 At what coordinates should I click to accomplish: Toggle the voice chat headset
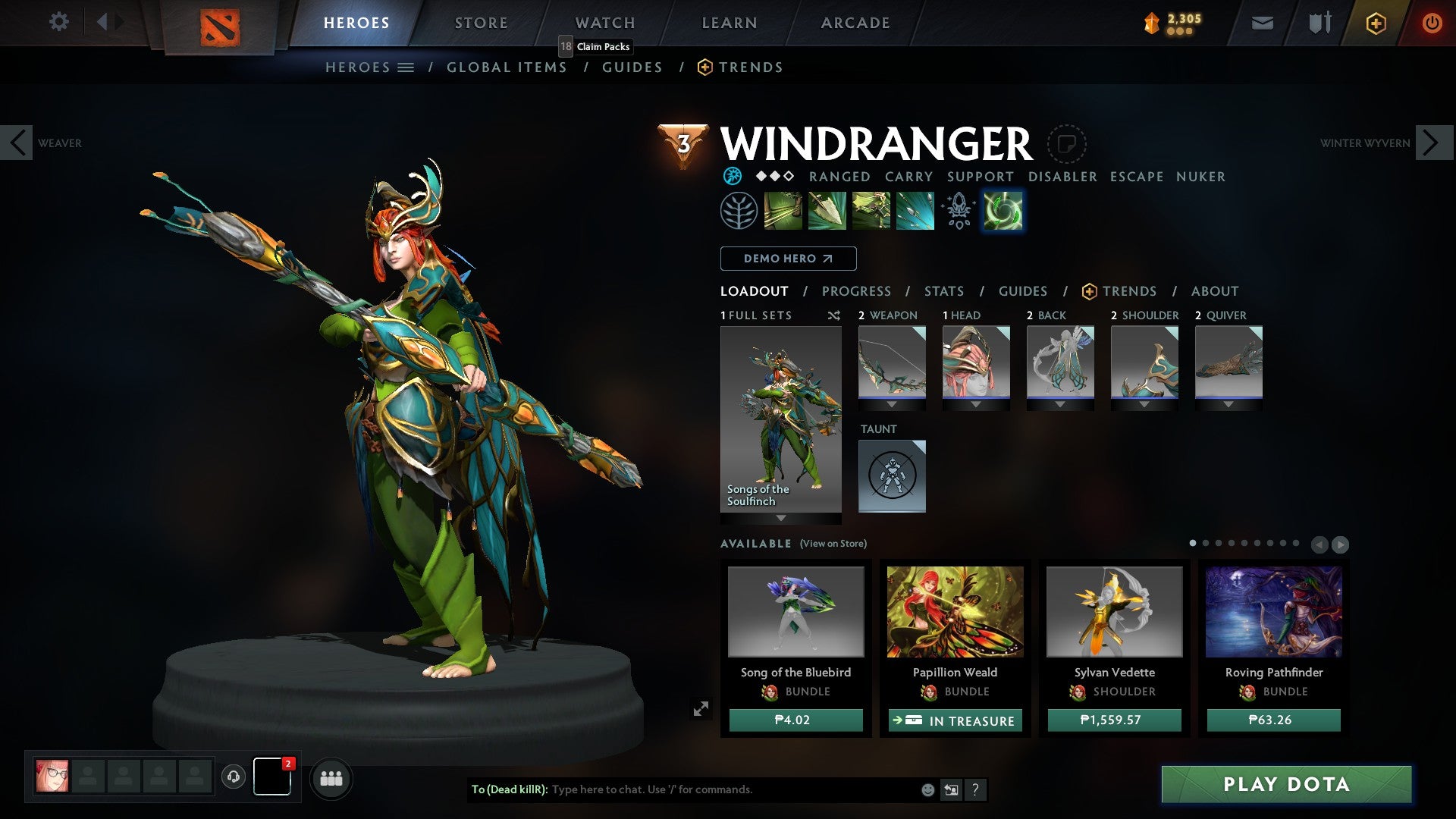[x=233, y=778]
